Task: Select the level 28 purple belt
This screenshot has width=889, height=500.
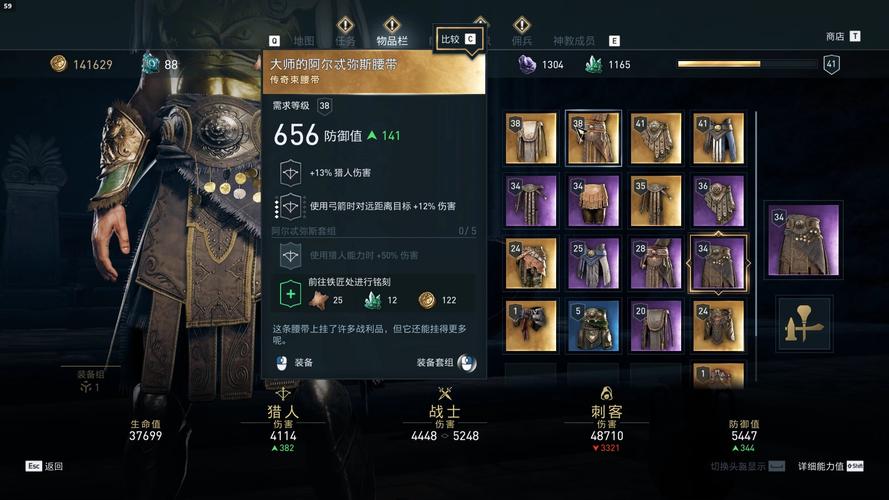Action: pos(655,263)
